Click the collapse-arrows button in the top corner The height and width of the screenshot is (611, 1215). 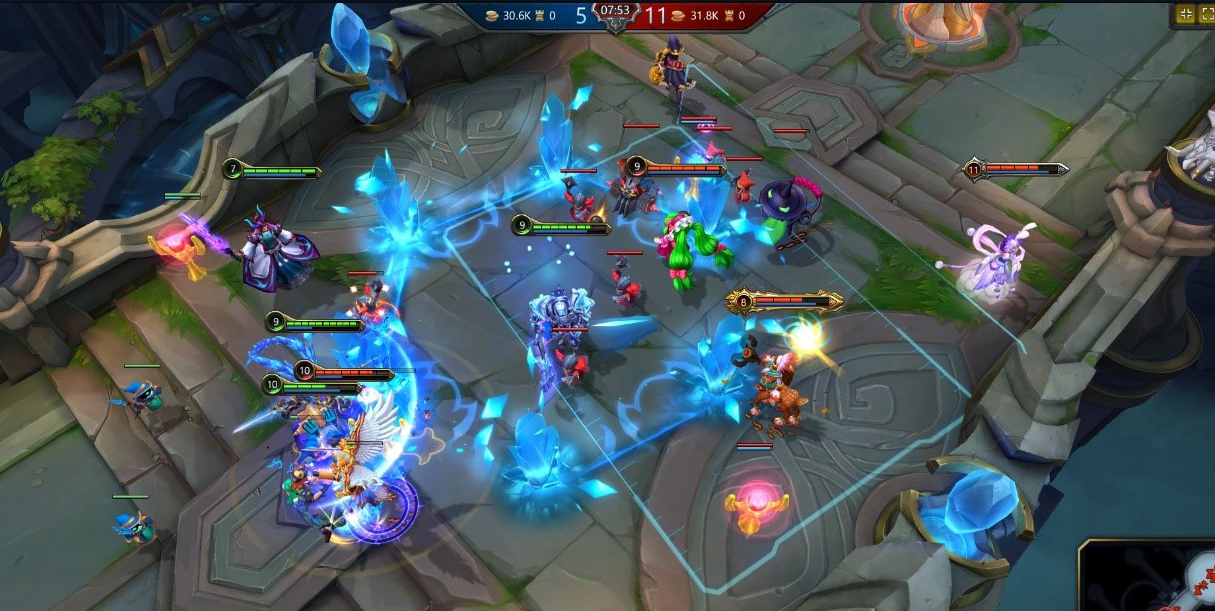click(1185, 14)
